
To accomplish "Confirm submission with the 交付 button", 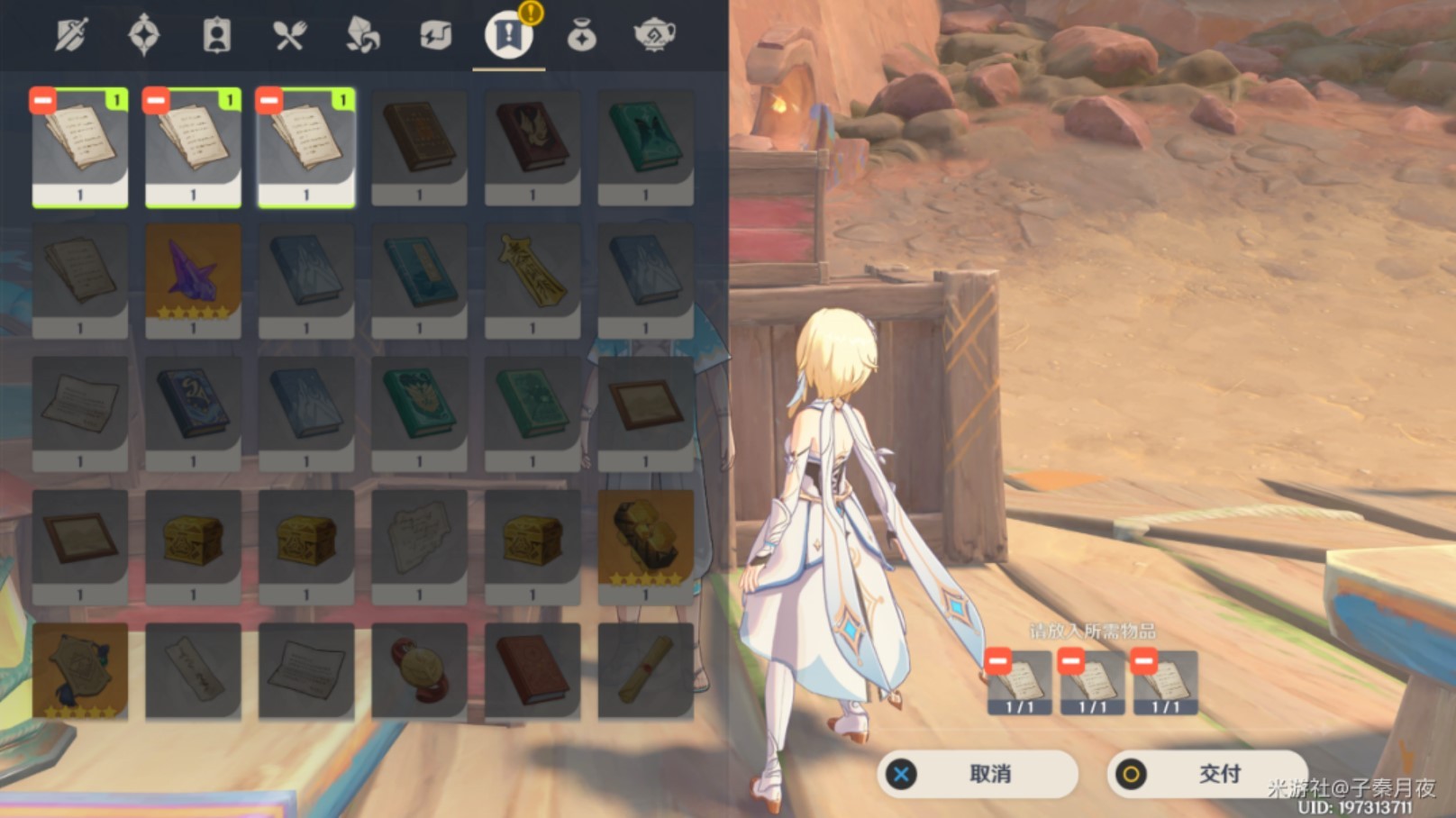I will (1206, 773).
